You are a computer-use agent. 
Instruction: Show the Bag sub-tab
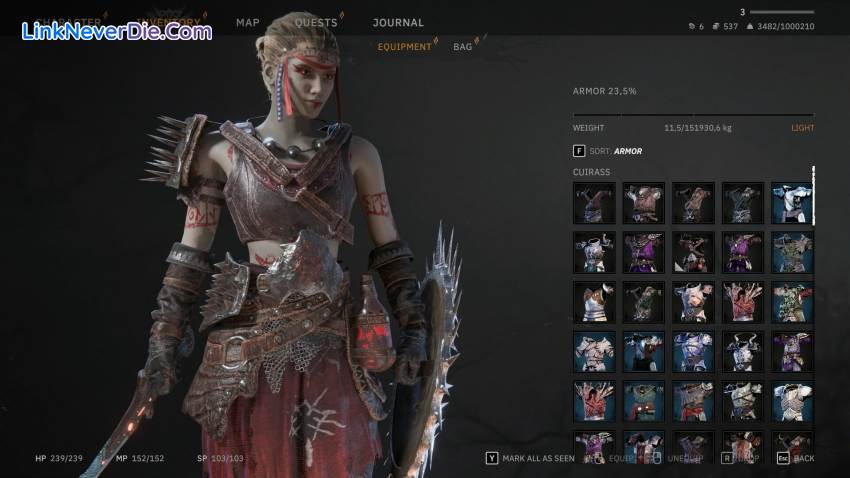click(x=463, y=46)
